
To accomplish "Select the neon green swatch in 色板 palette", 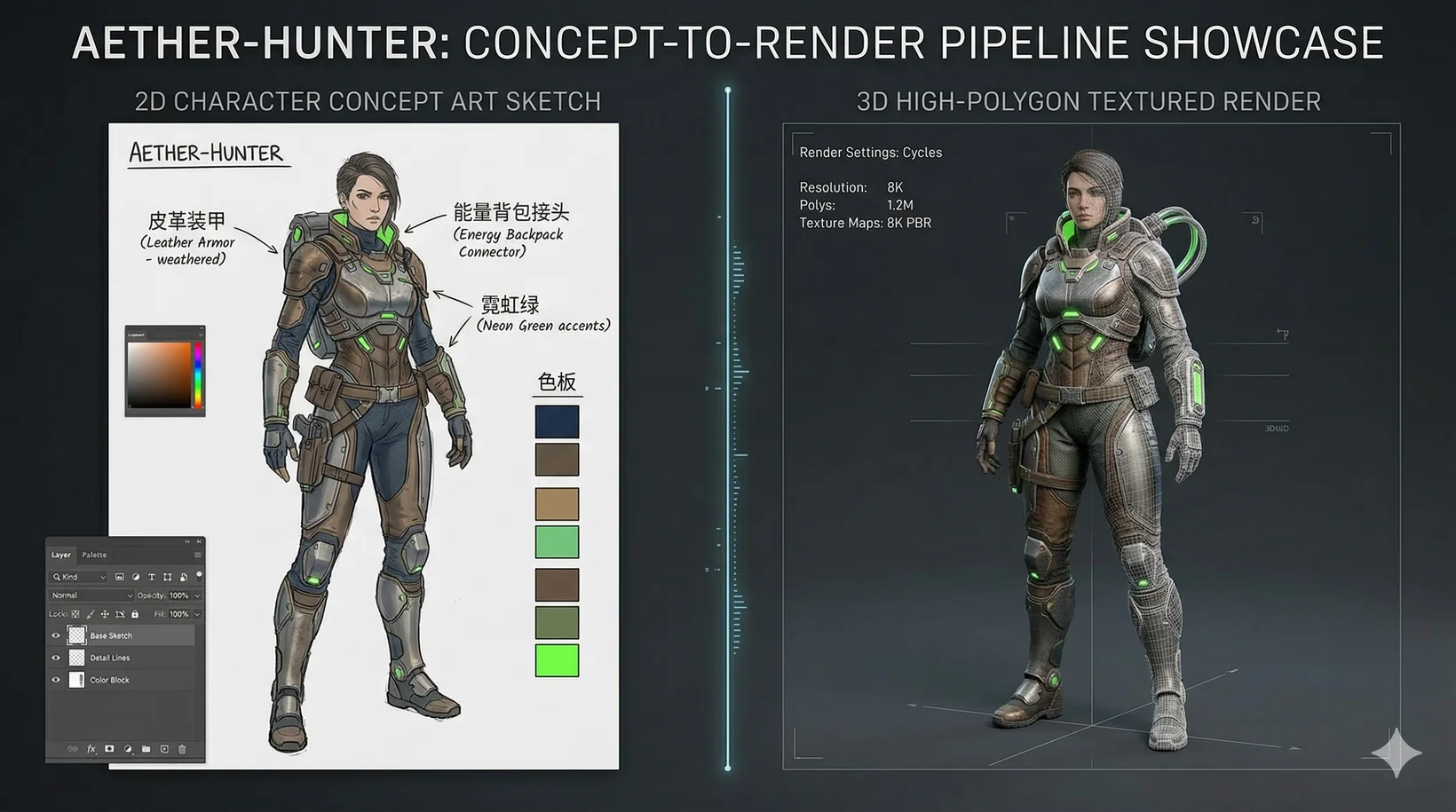I will coord(557,662).
